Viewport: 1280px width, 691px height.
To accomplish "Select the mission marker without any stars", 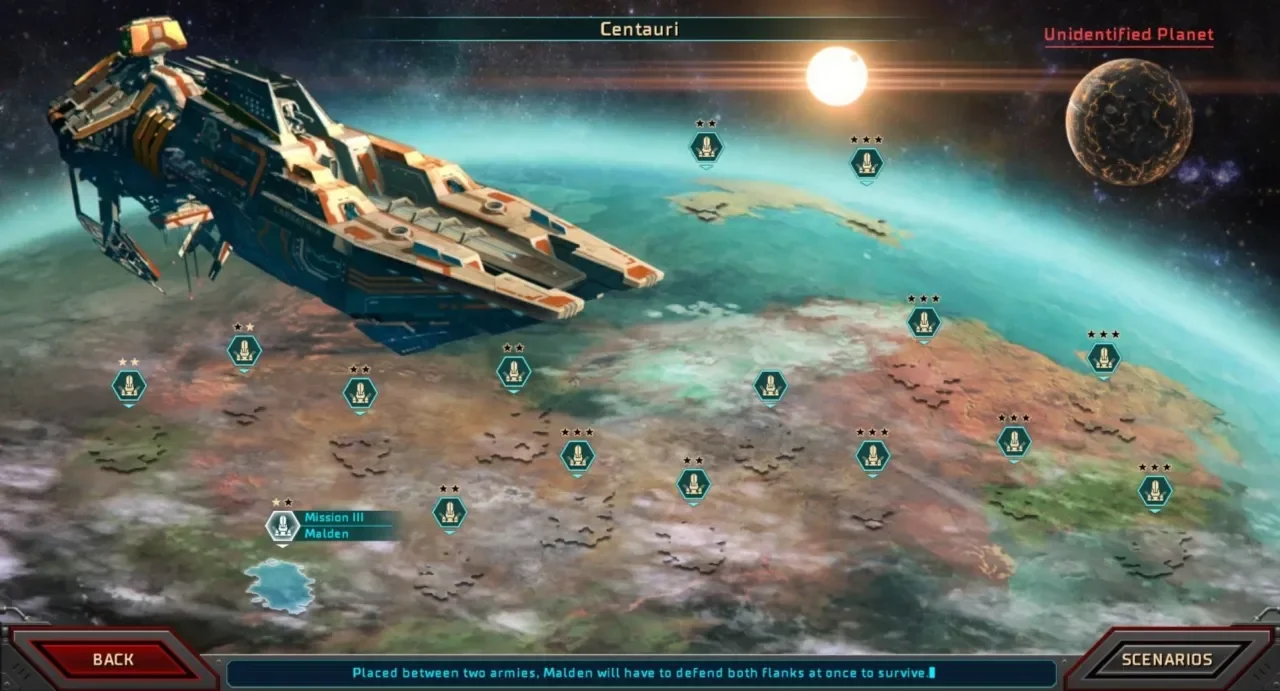I will (x=770, y=387).
